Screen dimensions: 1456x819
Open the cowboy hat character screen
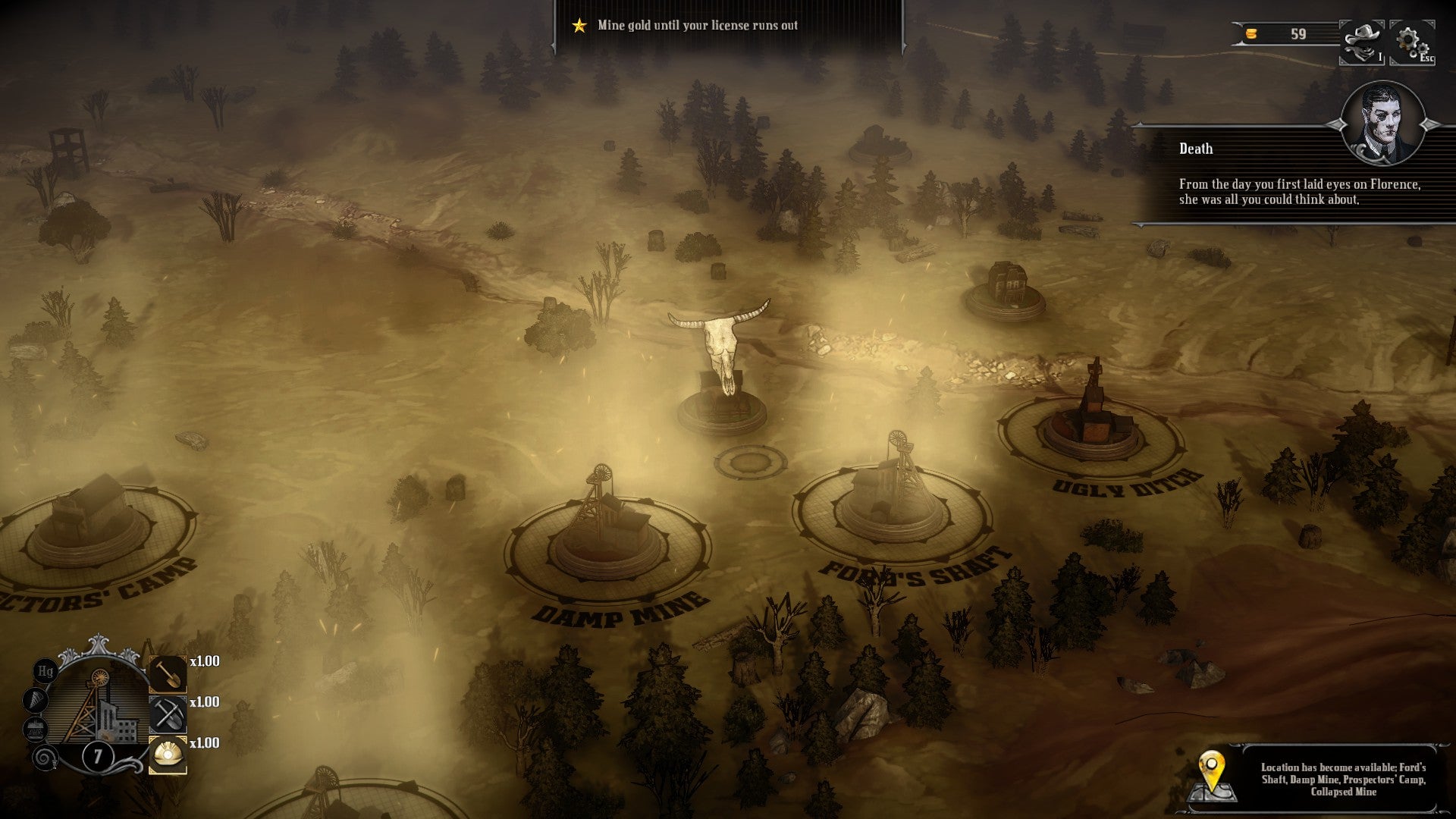click(1362, 42)
